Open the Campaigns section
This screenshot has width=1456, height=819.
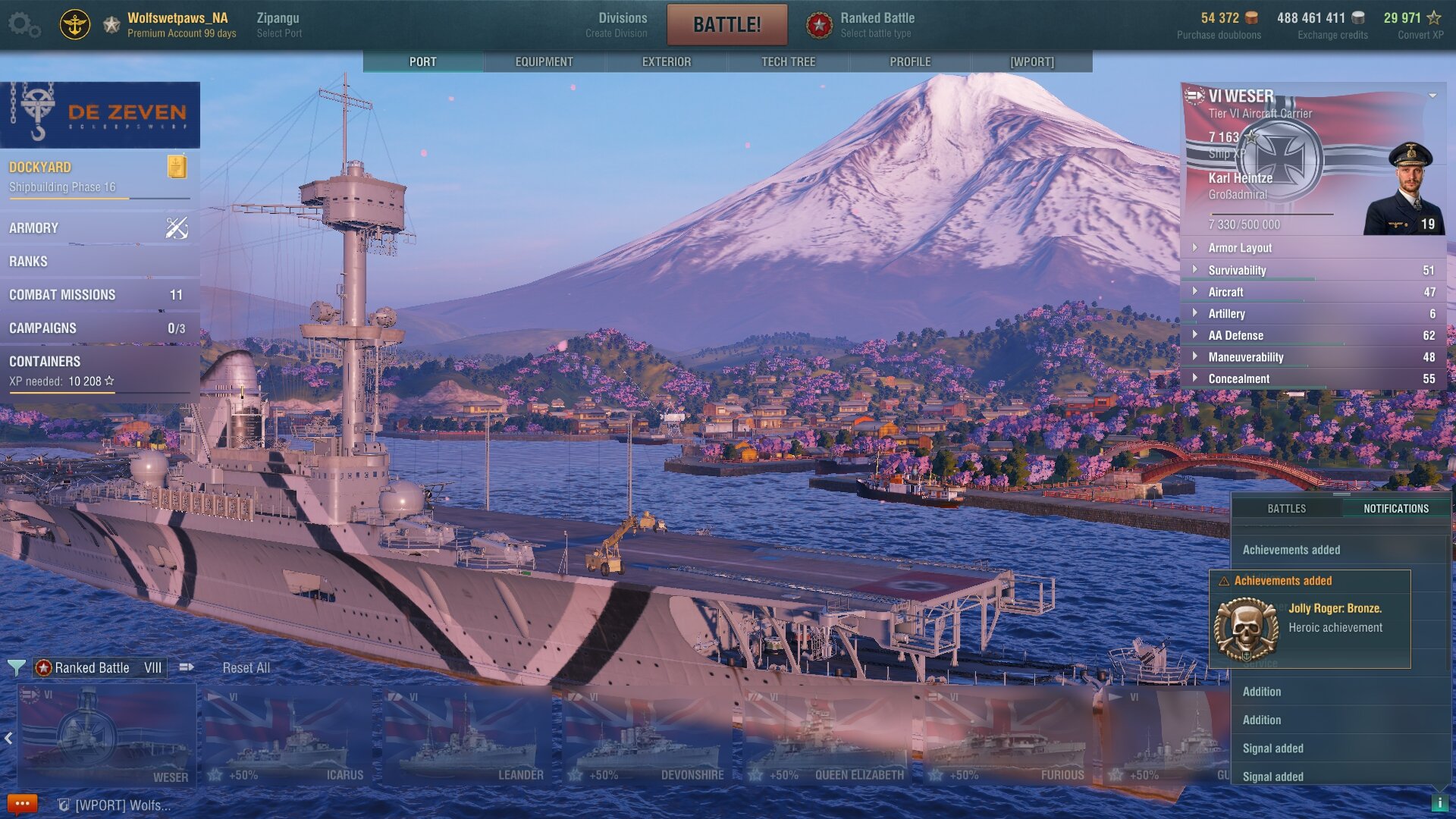(x=99, y=328)
